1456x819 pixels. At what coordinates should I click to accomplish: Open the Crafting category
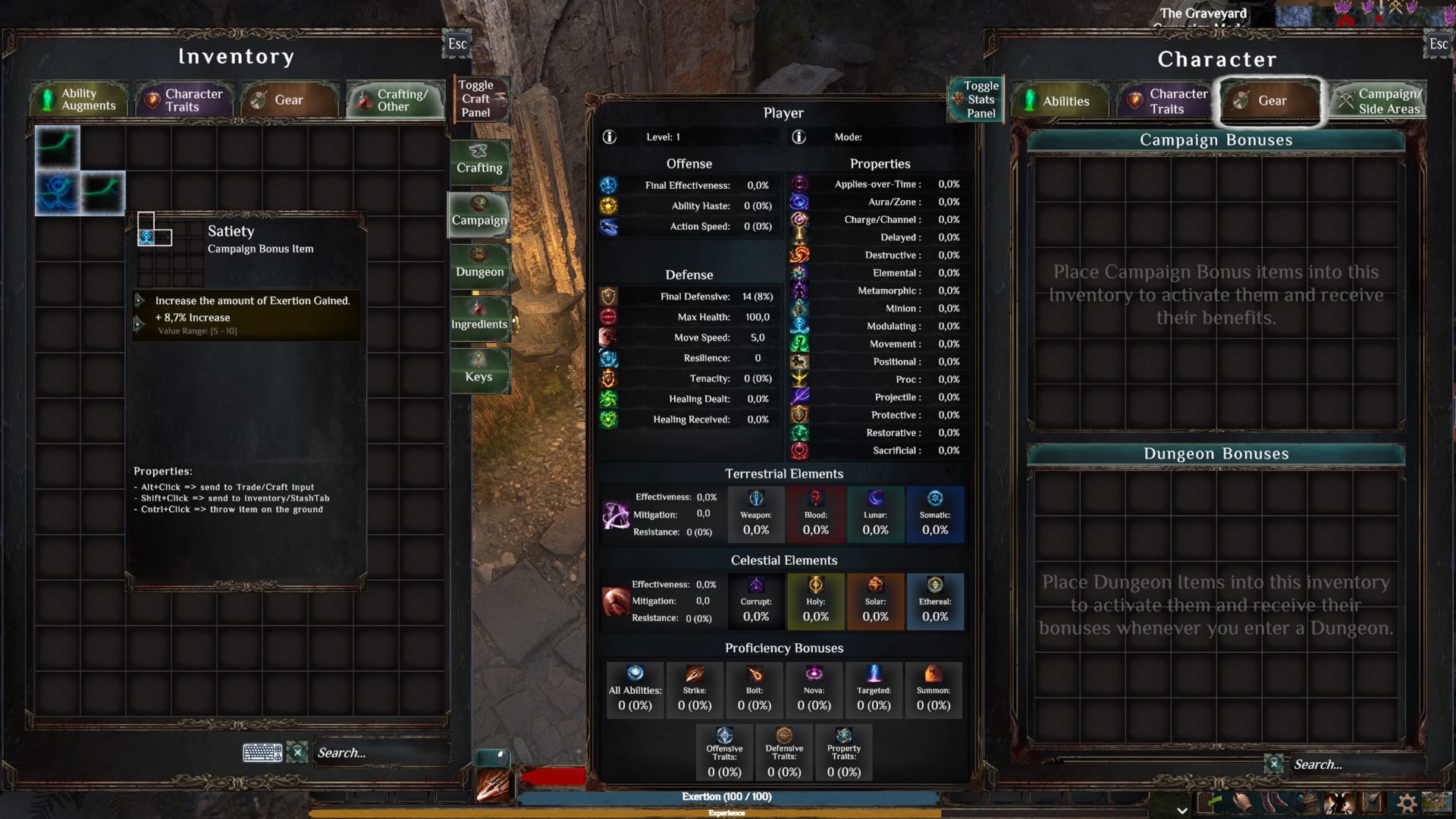click(479, 161)
